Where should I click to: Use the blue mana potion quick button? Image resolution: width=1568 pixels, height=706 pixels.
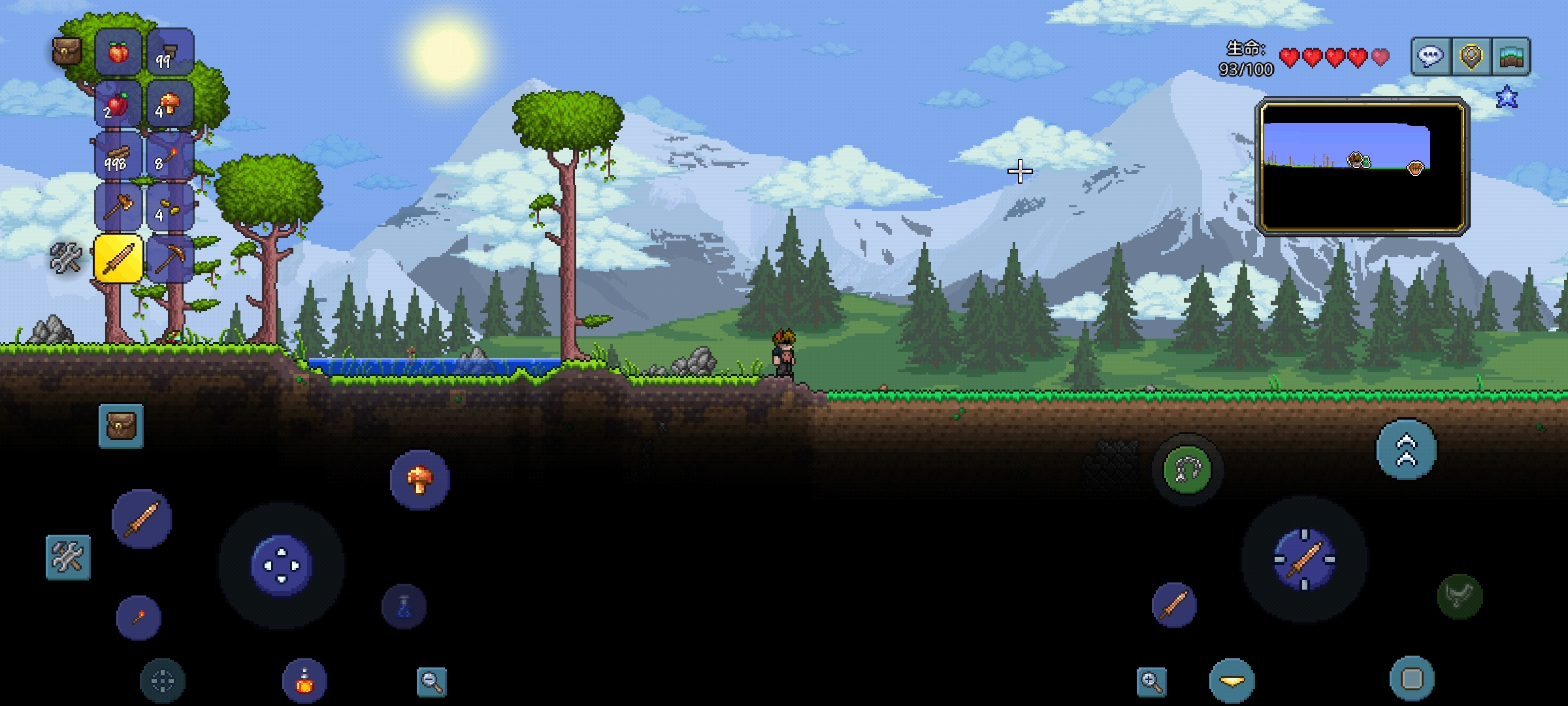coord(404,607)
